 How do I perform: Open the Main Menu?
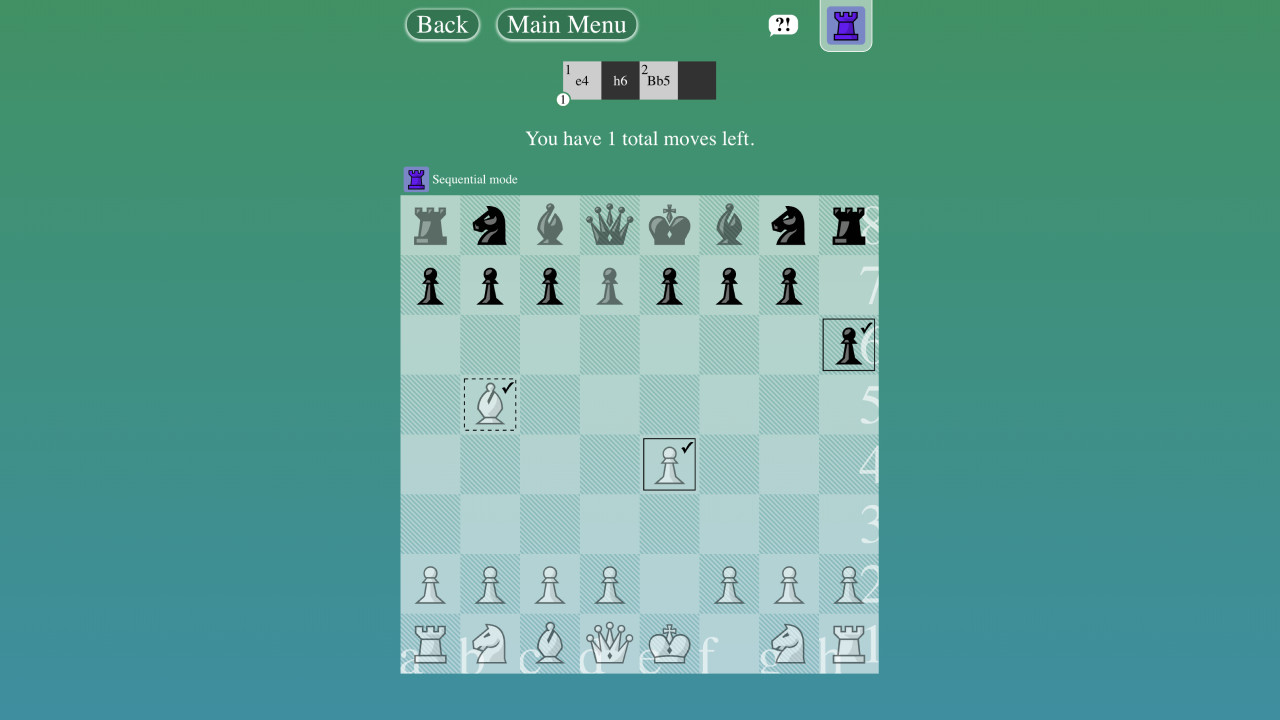pyautogui.click(x=566, y=24)
